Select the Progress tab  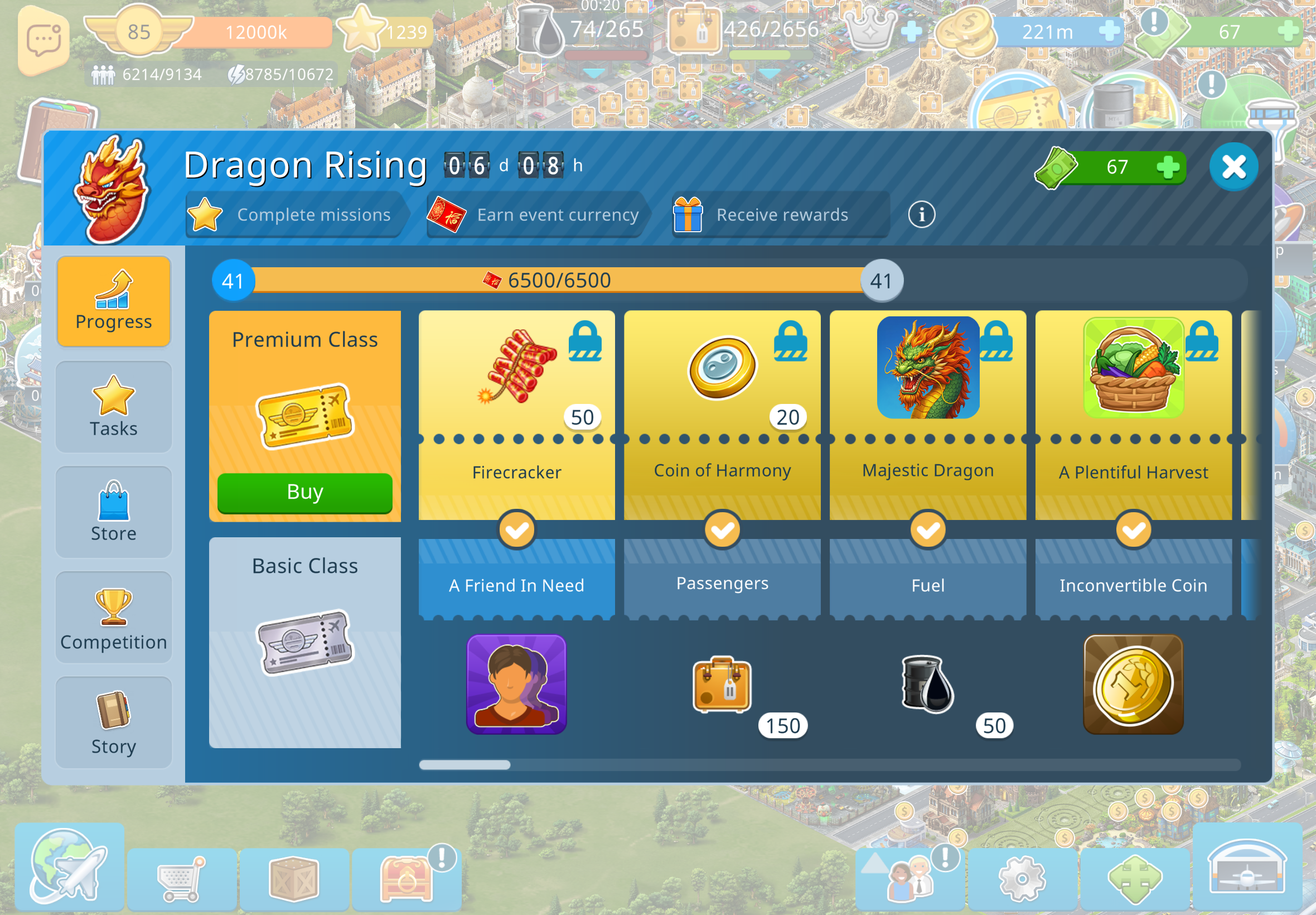[x=113, y=301]
